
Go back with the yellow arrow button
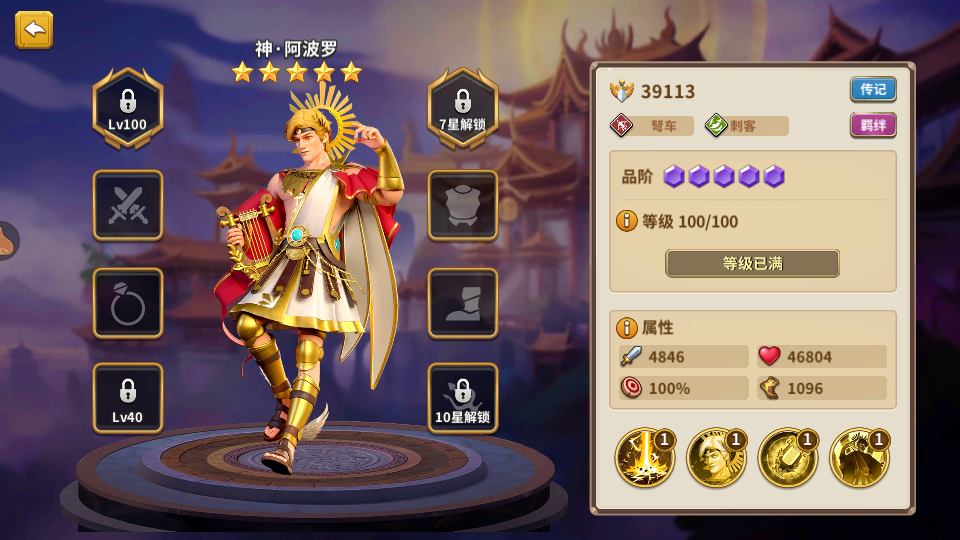coord(34,30)
